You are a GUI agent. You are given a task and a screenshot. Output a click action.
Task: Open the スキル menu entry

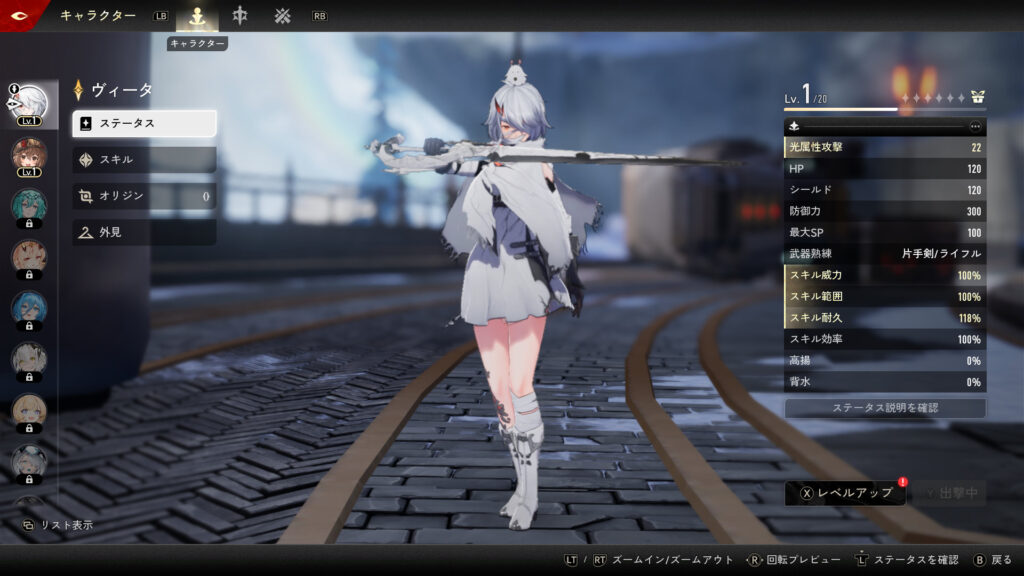tap(144, 160)
